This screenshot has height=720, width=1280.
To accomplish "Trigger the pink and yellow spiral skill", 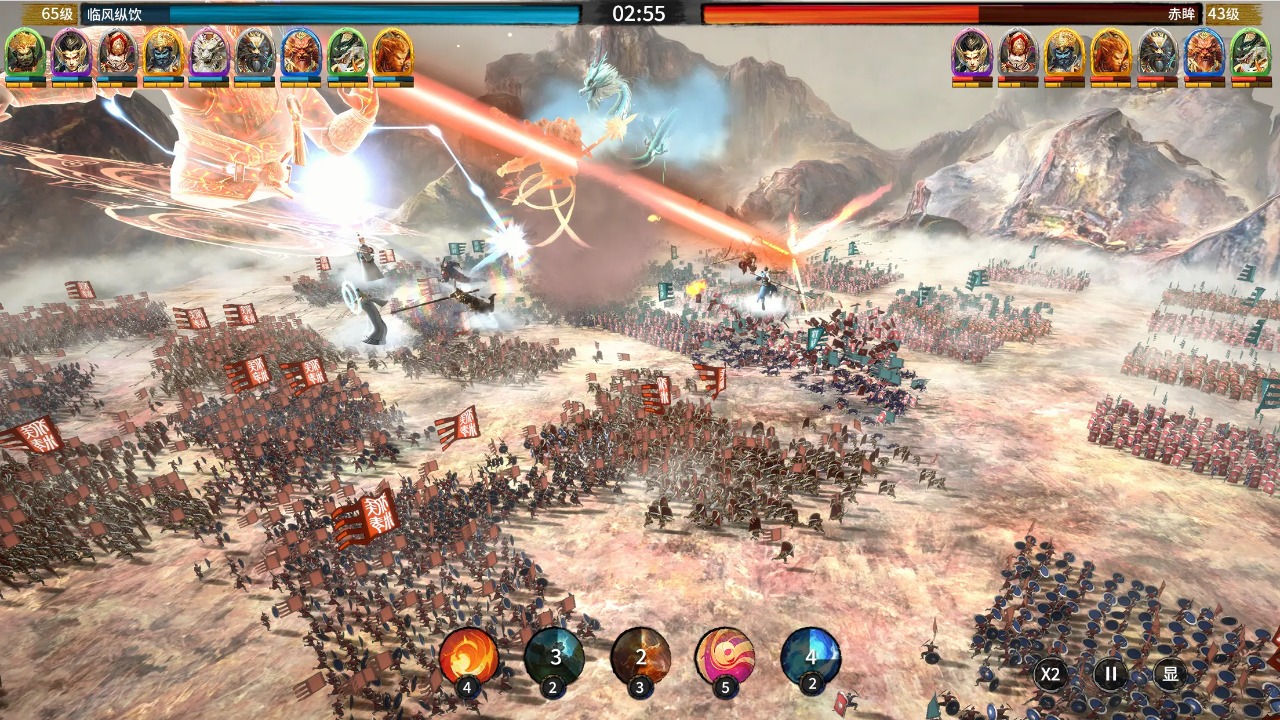I will tap(725, 656).
